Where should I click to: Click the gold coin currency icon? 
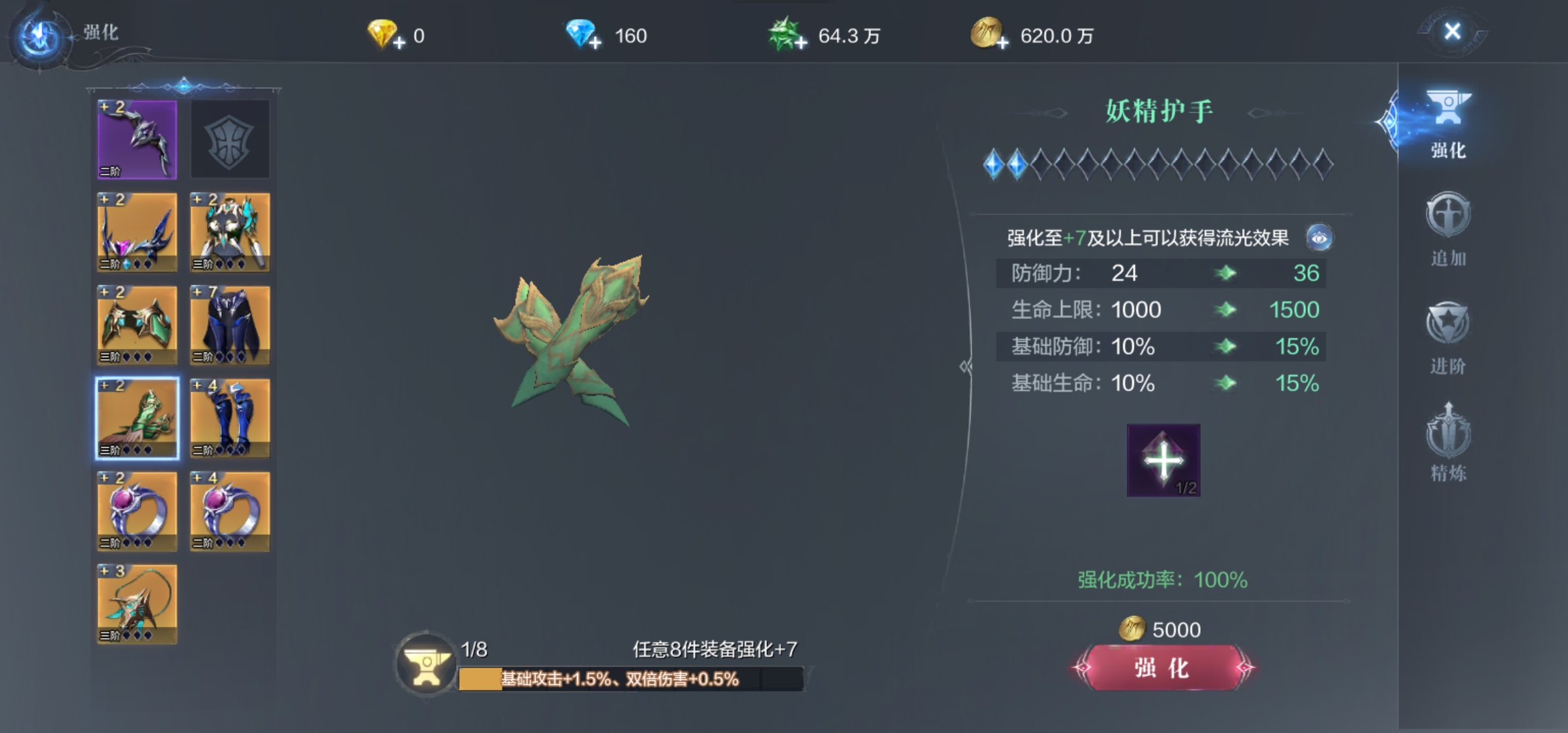coord(986,32)
